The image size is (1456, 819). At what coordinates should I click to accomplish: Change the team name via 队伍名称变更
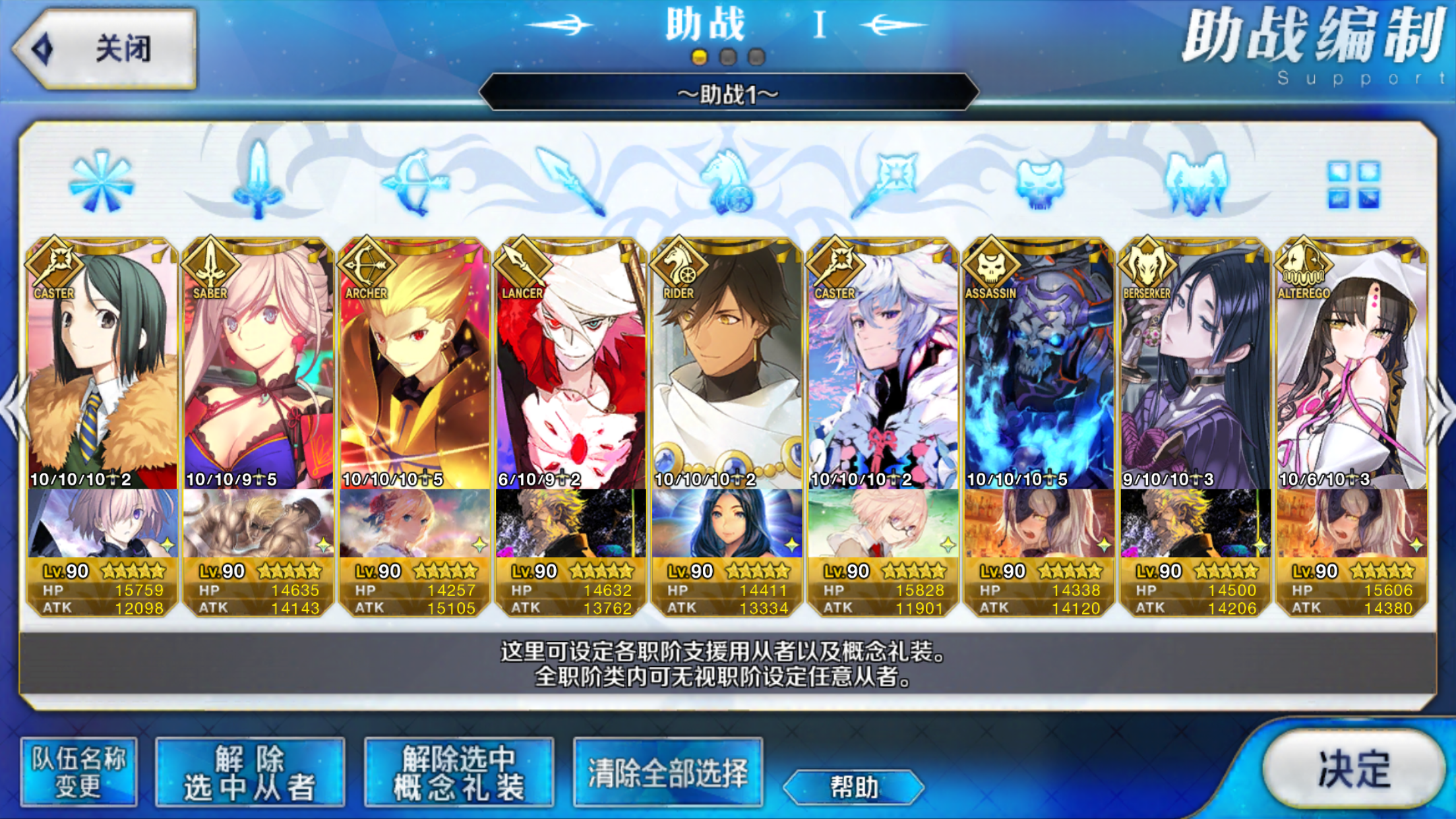[78, 772]
